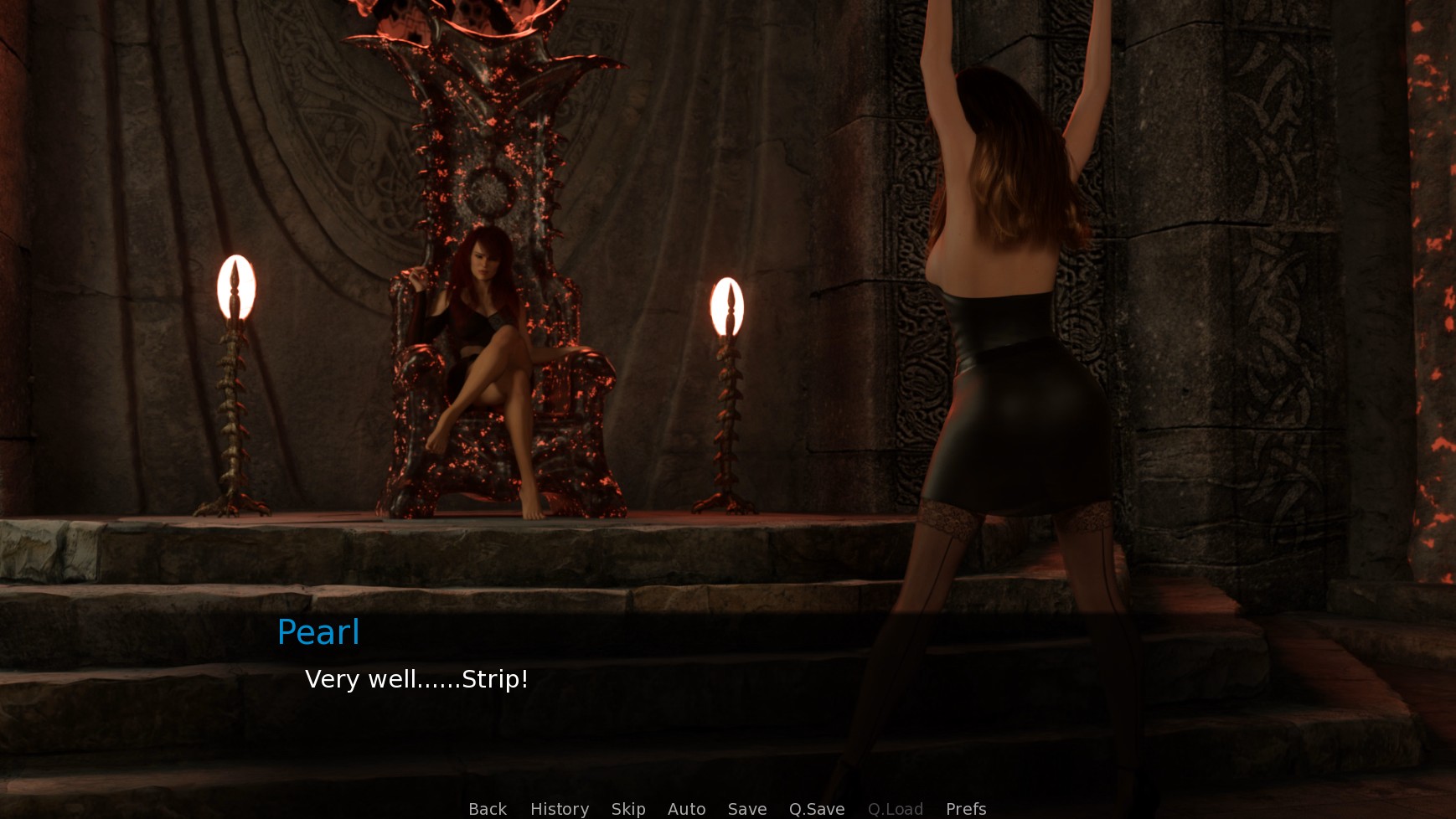Viewport: 1456px width, 819px height.
Task: Go back to the previous dialogue line
Action: click(488, 809)
